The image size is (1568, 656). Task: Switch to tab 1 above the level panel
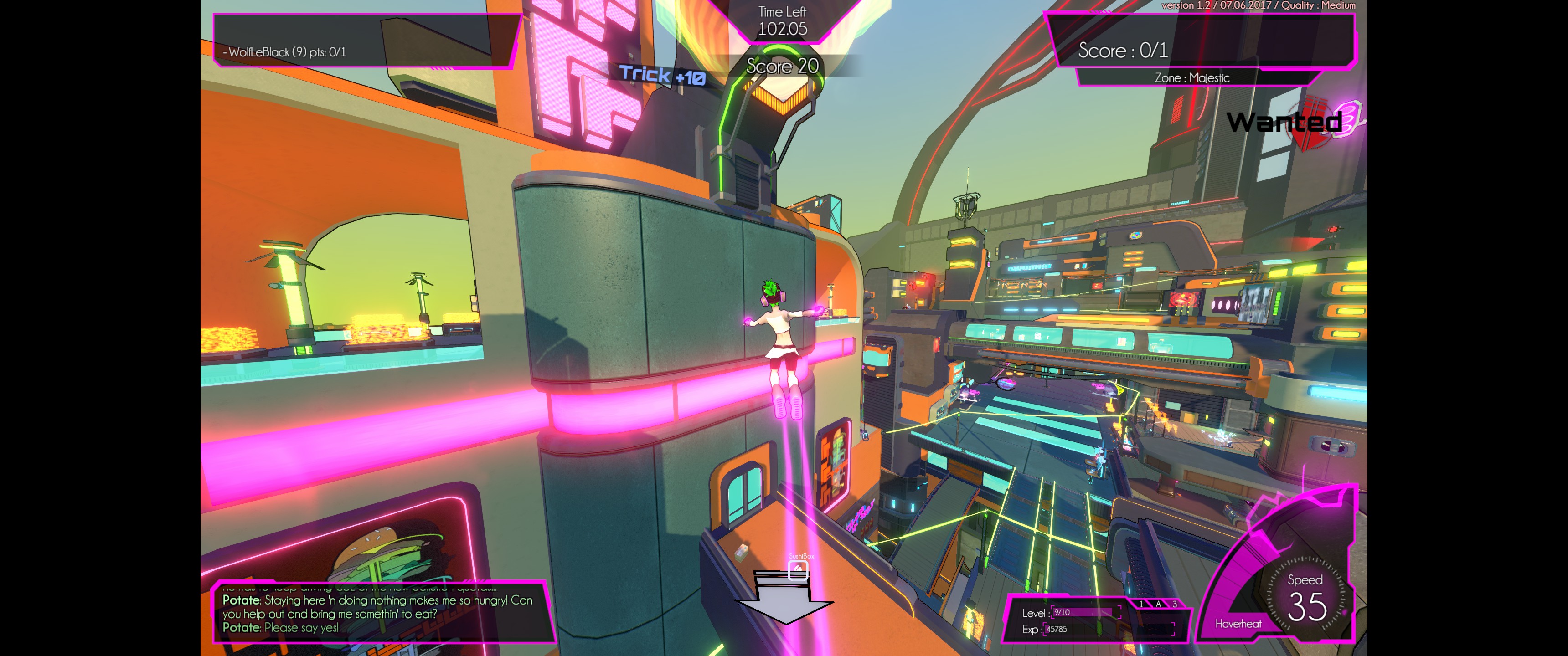tap(1141, 604)
